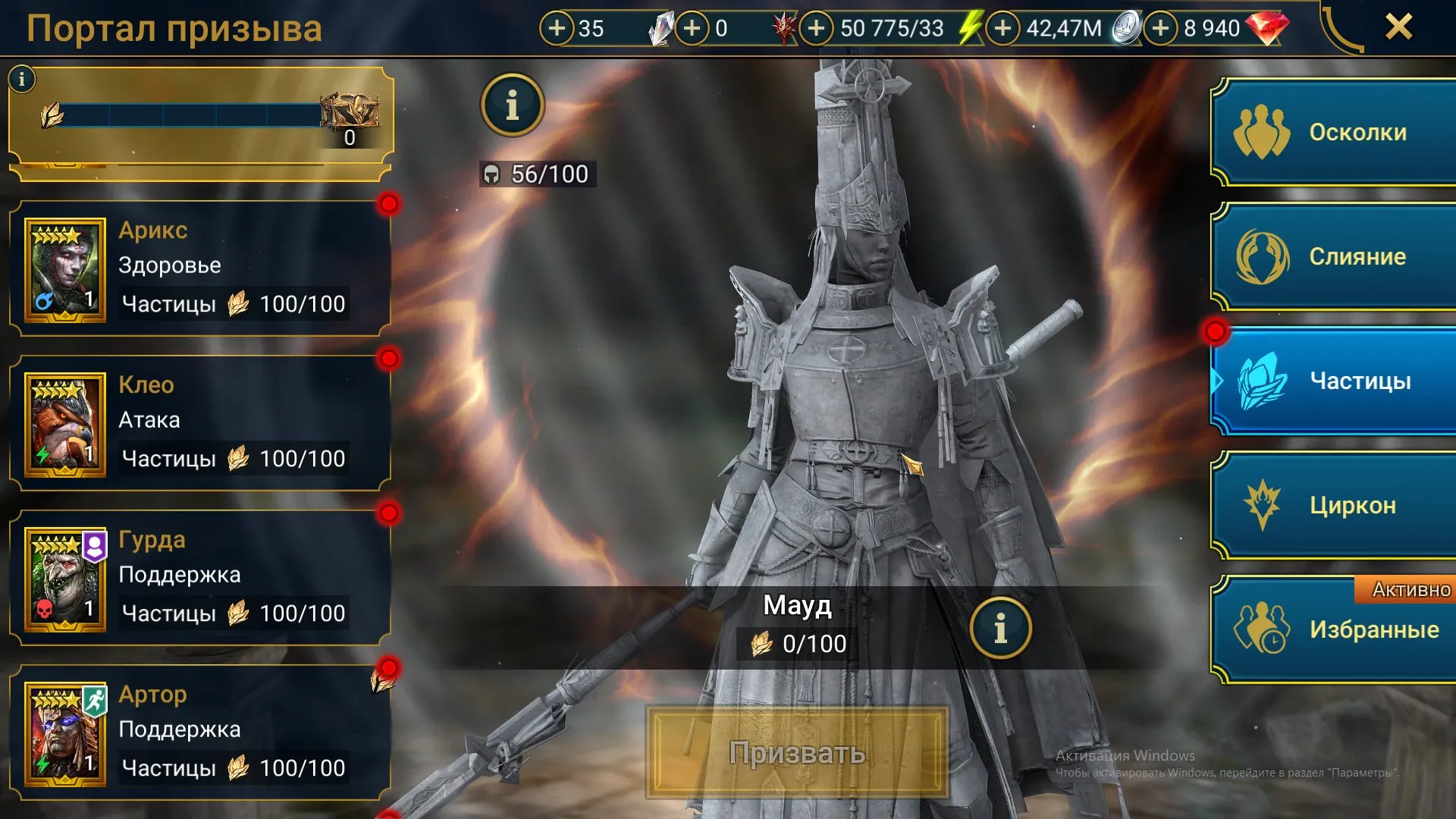
Task: Open the top-left milestone info icon
Action: tap(23, 77)
